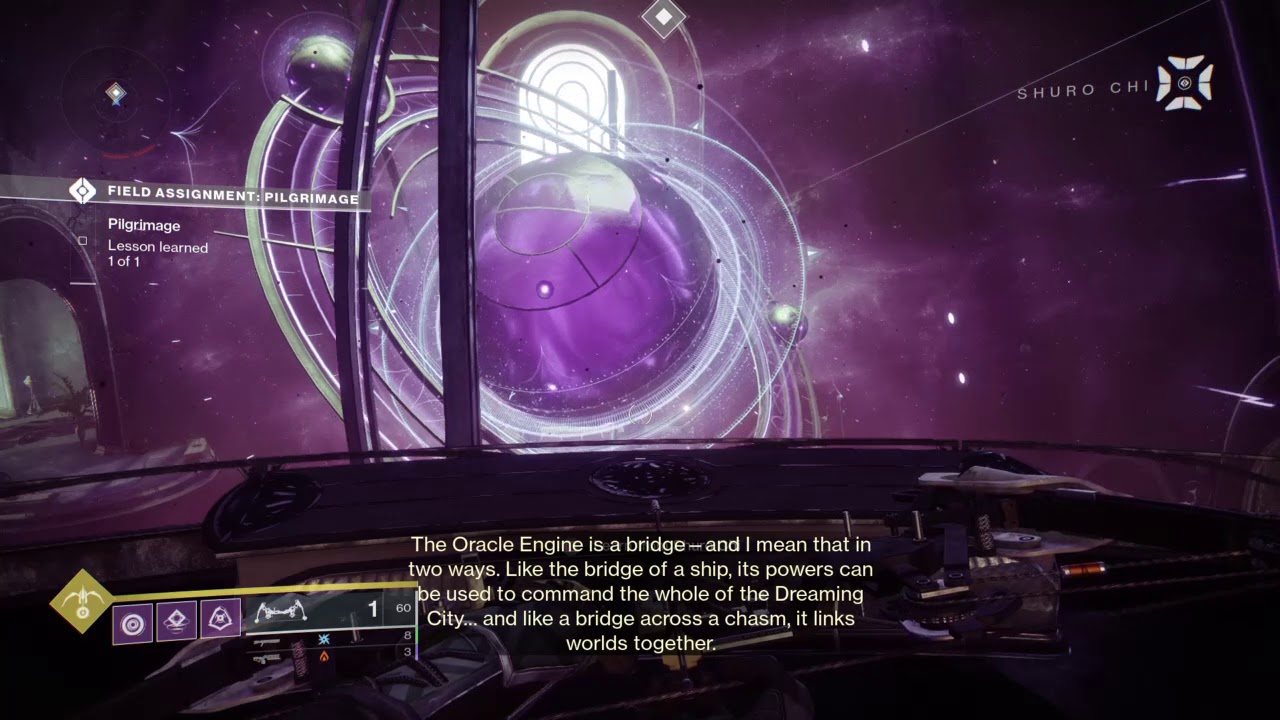Toggle the Lesson learned objective checkbox
Image resolution: width=1280 pixels, height=720 pixels.
point(83,240)
